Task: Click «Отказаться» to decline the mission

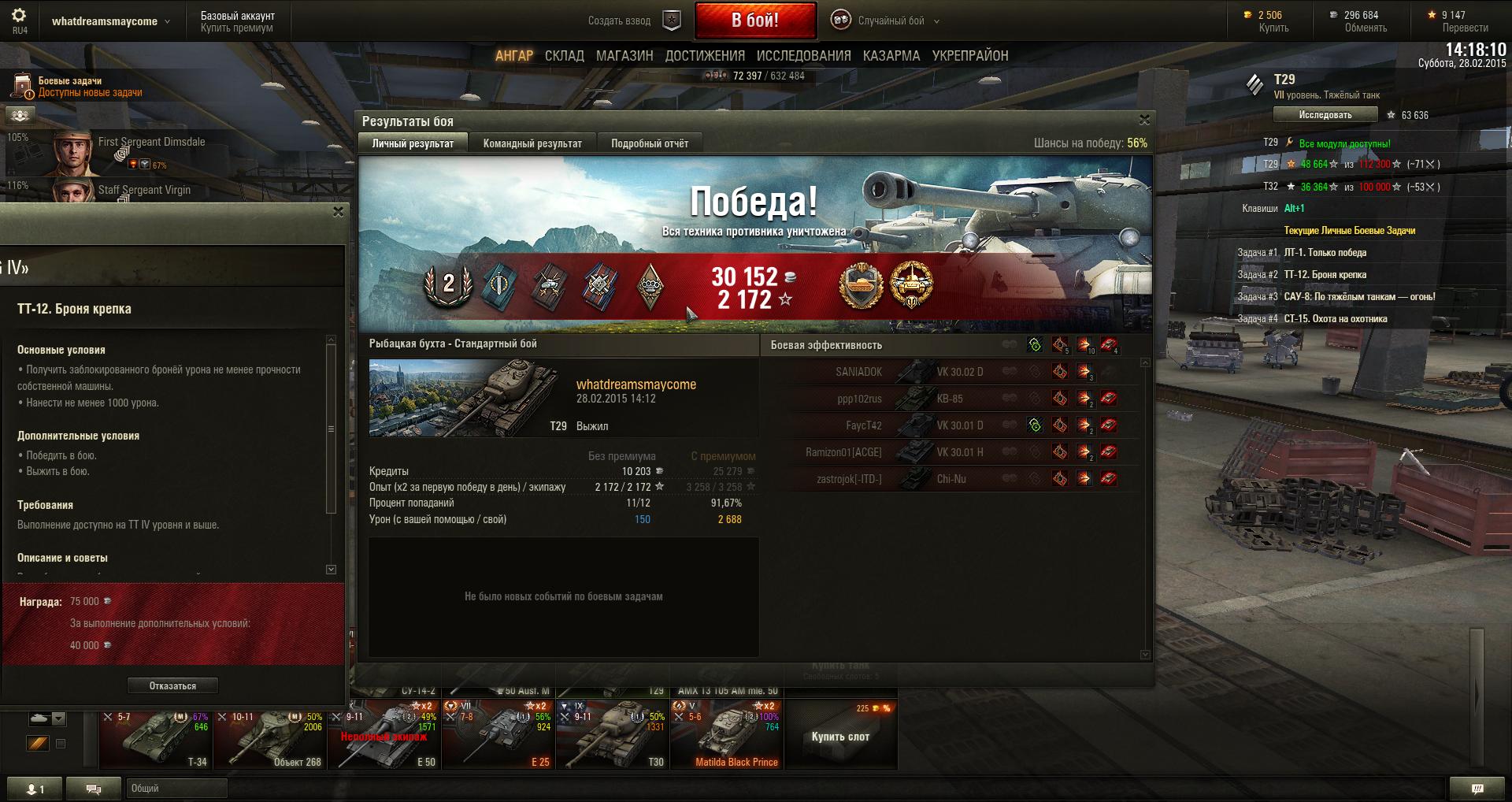Action: tap(172, 685)
